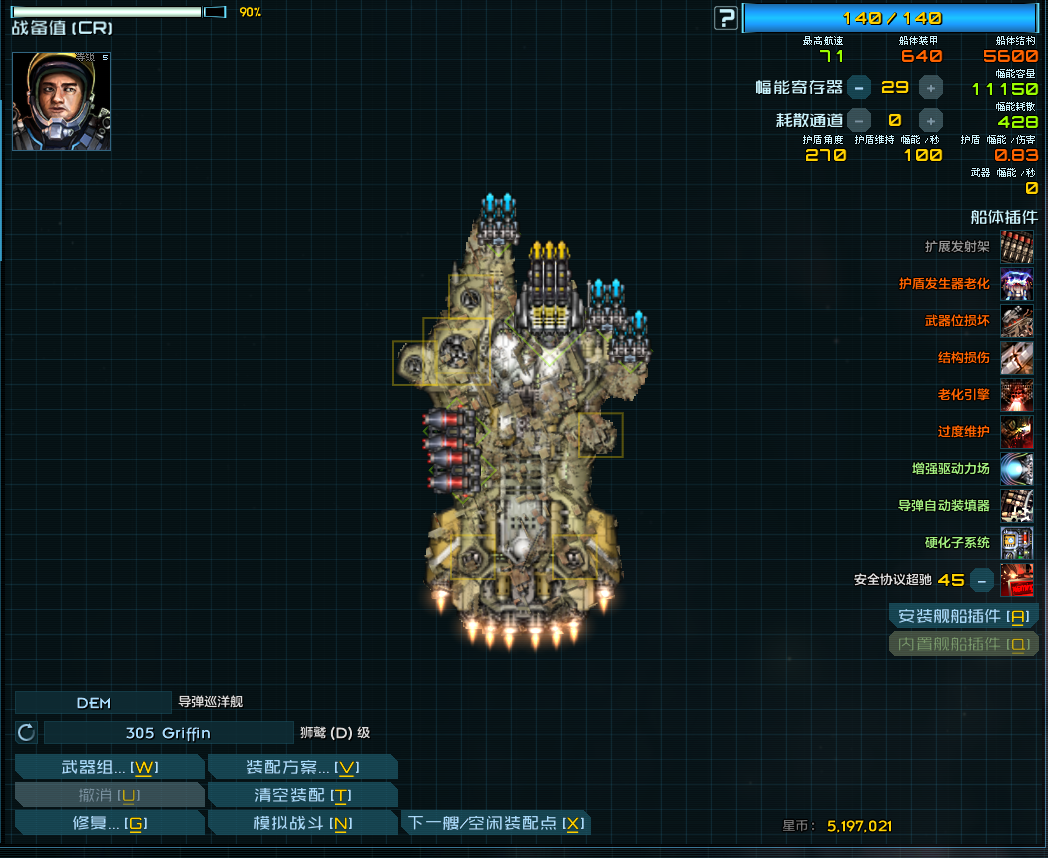The width and height of the screenshot is (1048, 858).
Task: Choose the Missile Autoloader (导弹自动装填器) icon
Action: [x=1017, y=505]
